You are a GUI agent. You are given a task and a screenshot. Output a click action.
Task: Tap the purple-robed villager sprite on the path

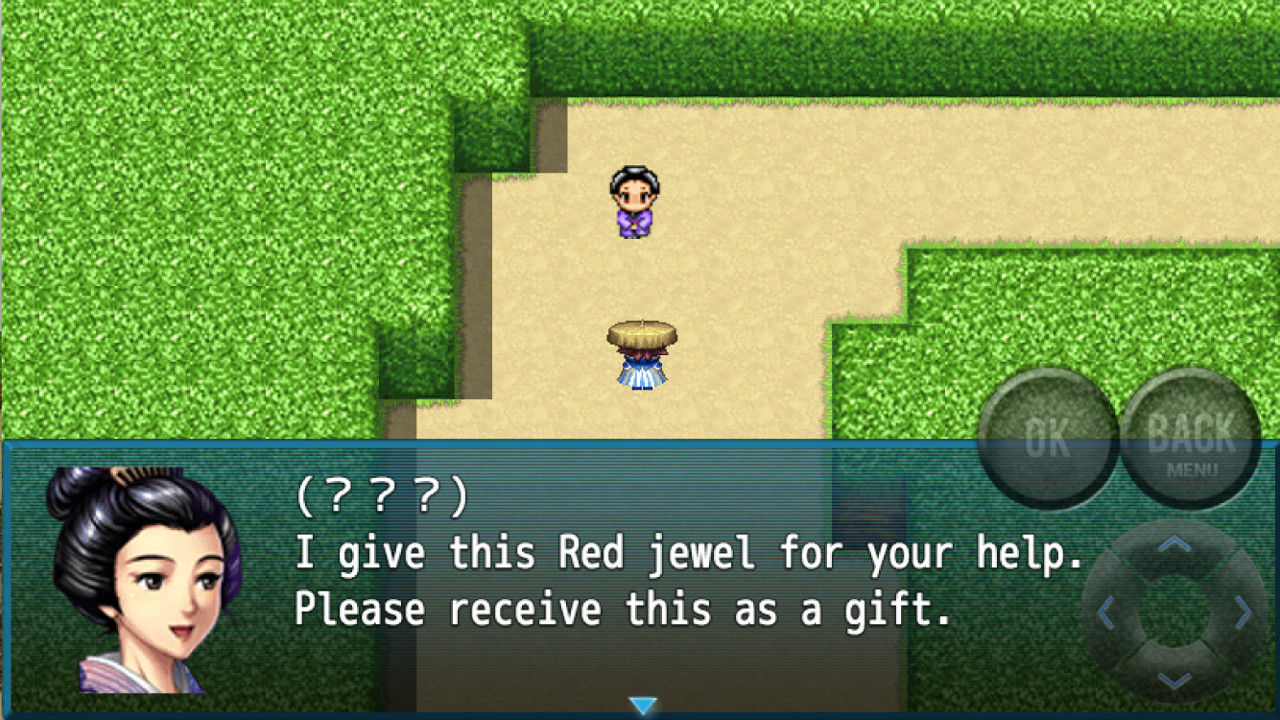(x=637, y=200)
